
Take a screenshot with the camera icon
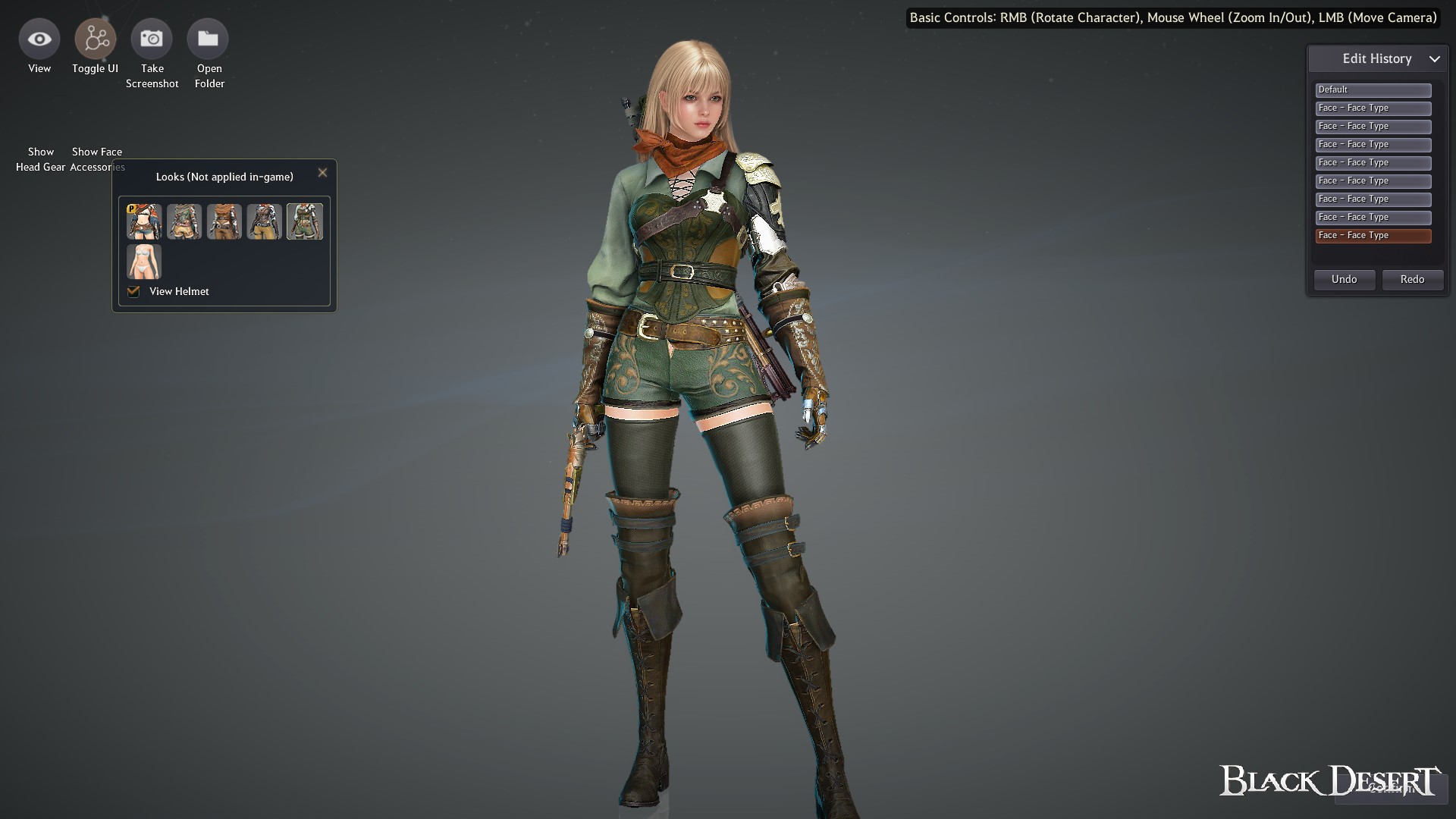point(152,38)
